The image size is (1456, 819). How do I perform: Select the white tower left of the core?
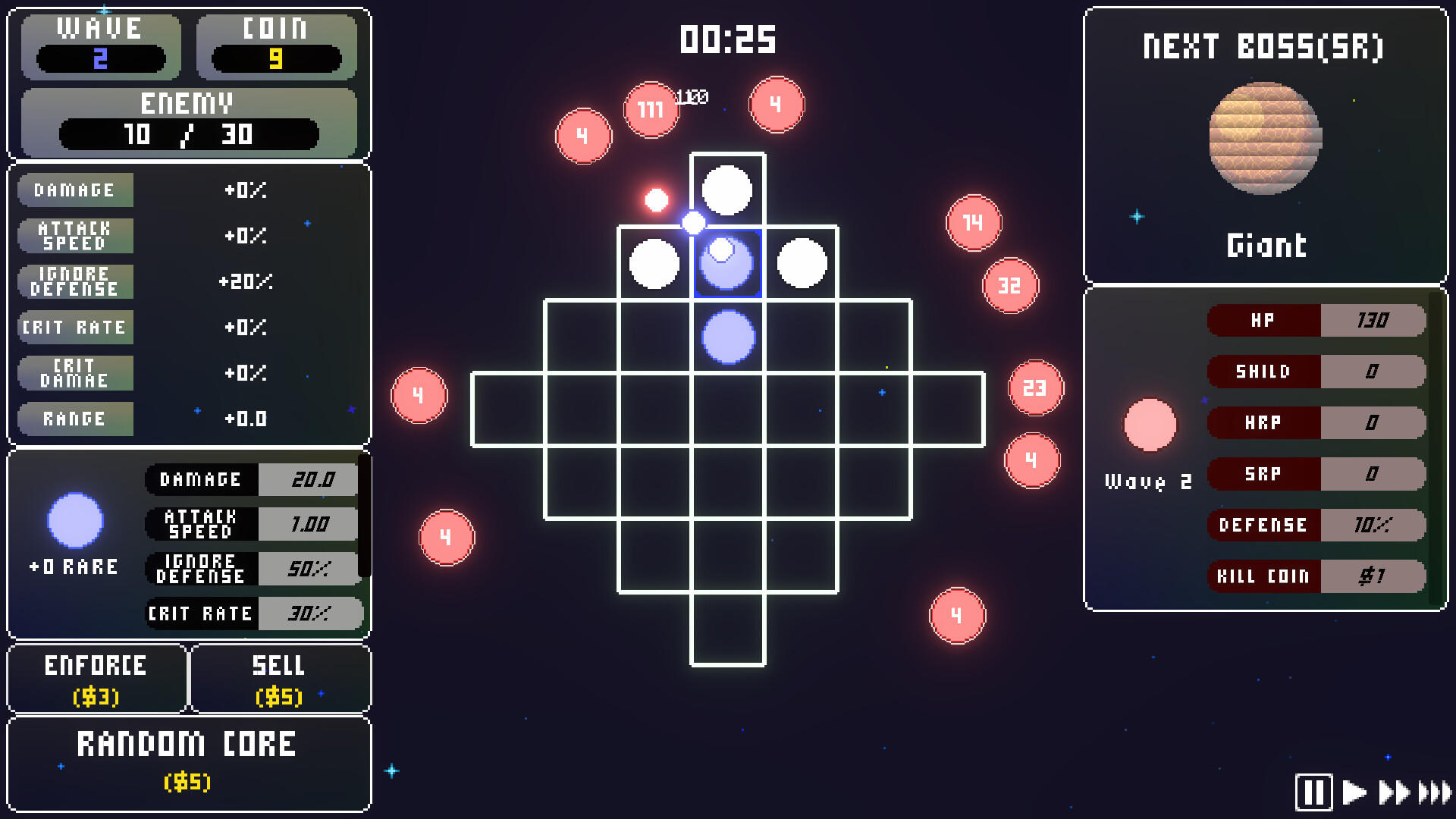(x=655, y=262)
